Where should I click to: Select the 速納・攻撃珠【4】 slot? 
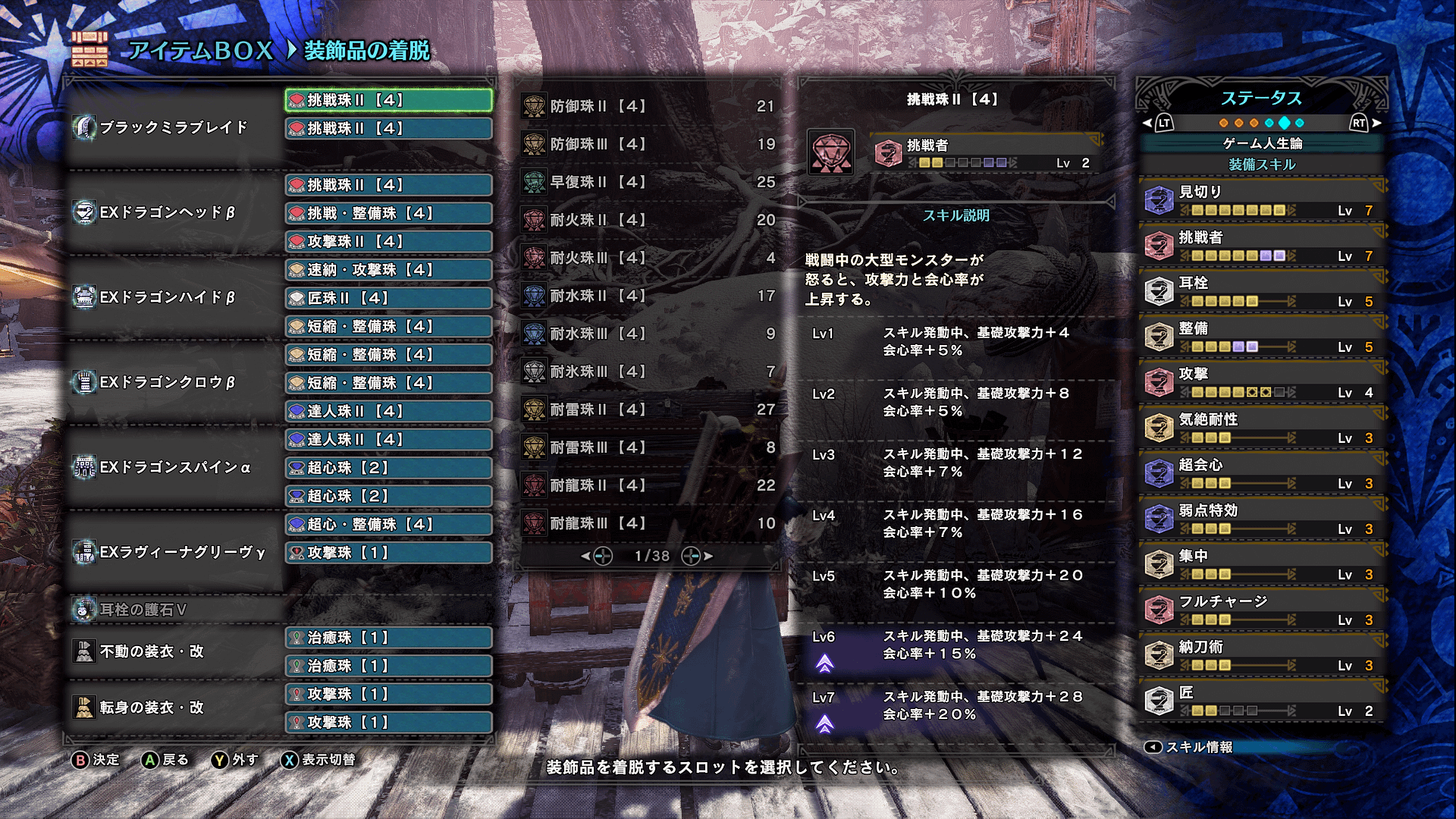(388, 270)
